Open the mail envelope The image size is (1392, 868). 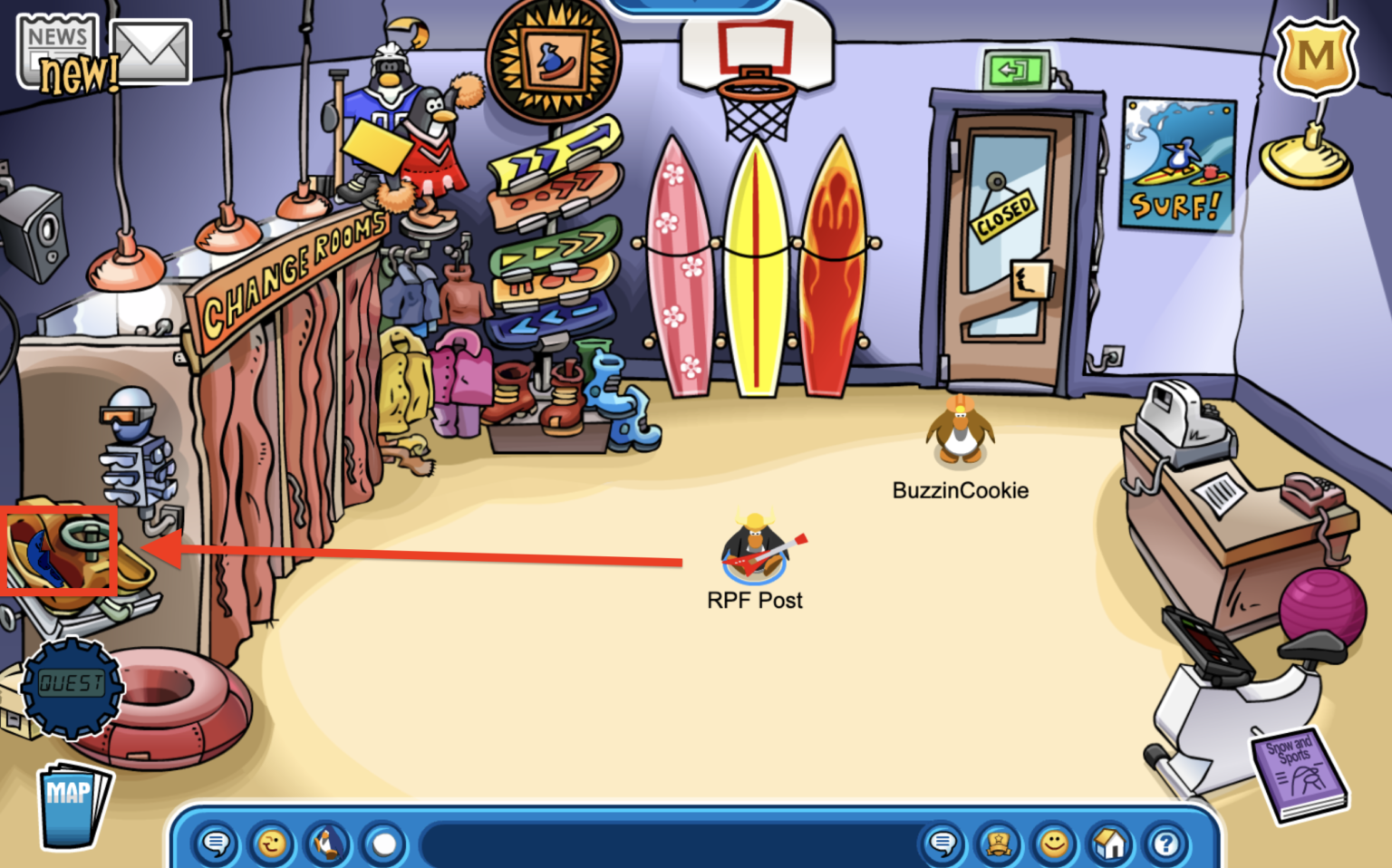coord(150,50)
